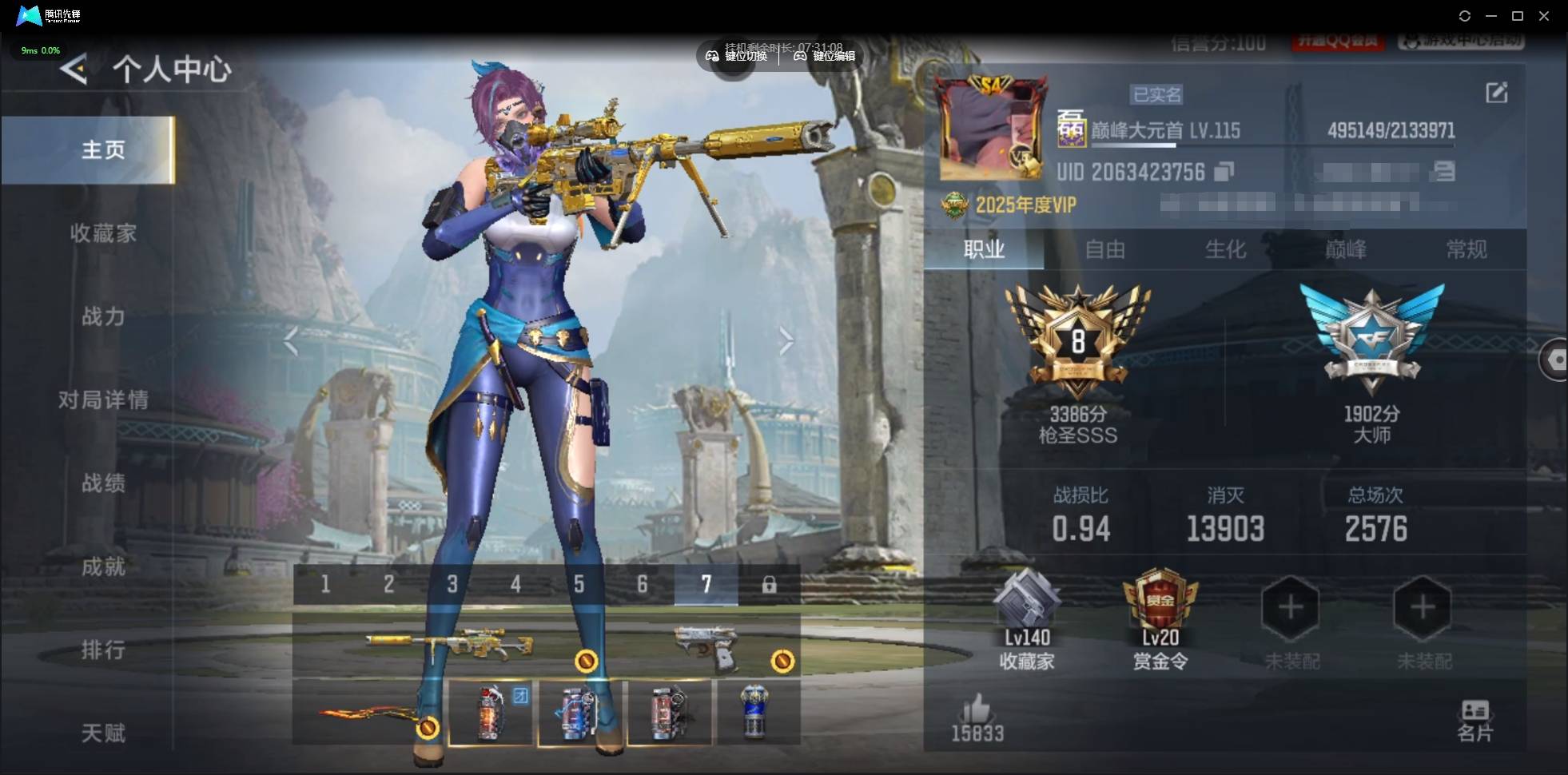Close the emulator window
Viewport: 1568px width, 775px height.
click(1544, 16)
